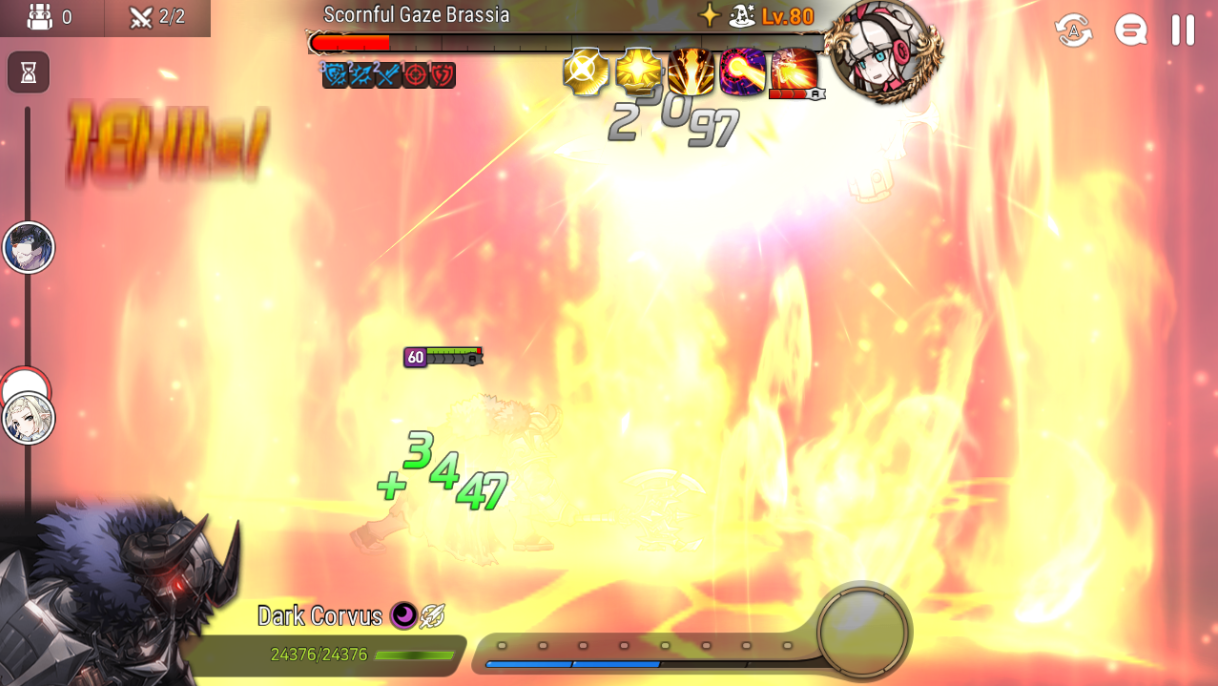This screenshot has width=1218, height=686.
Task: Inspect the boss's red slash skill icon
Action: point(794,70)
